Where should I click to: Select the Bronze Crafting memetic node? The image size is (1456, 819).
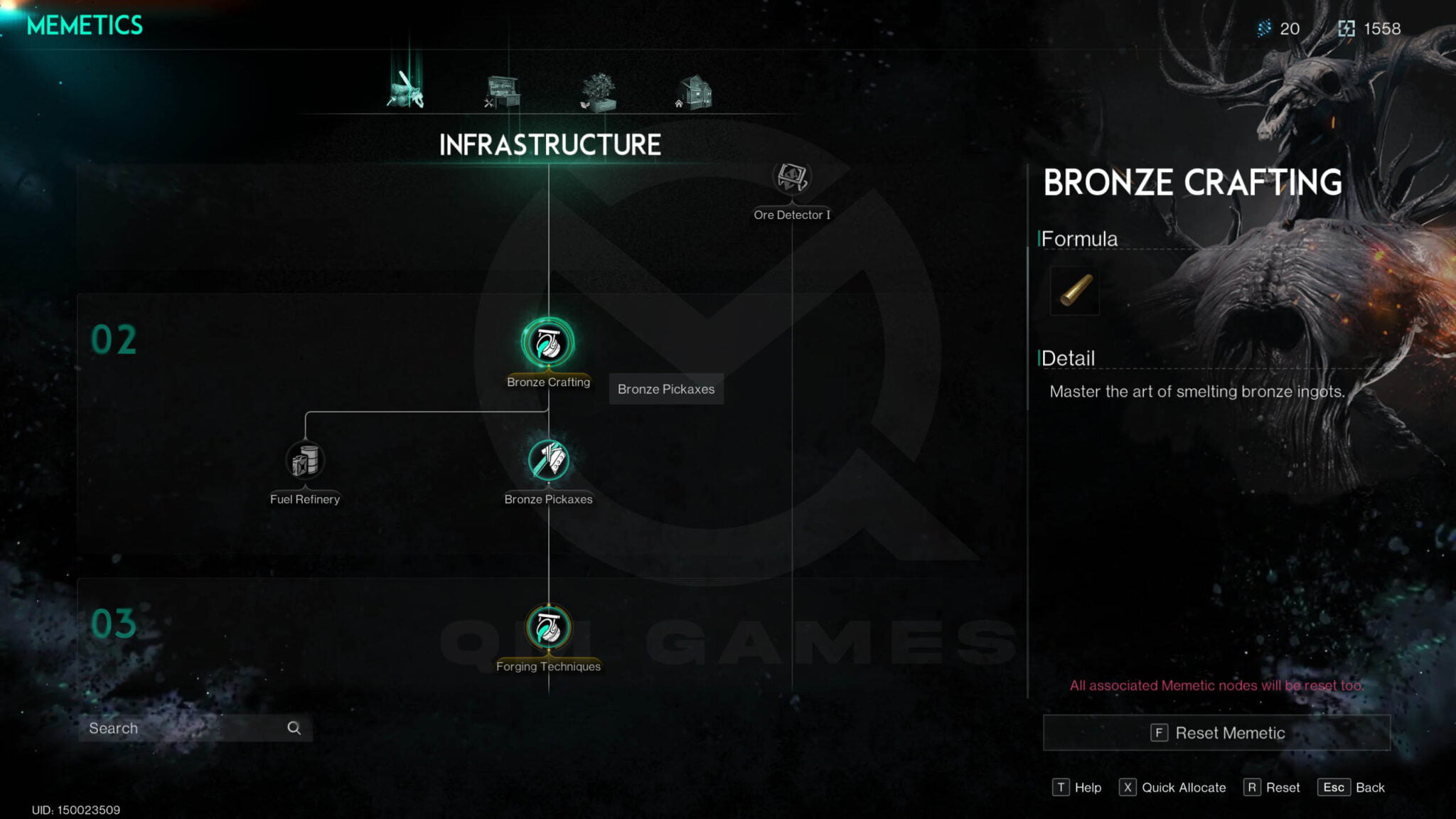coord(548,343)
